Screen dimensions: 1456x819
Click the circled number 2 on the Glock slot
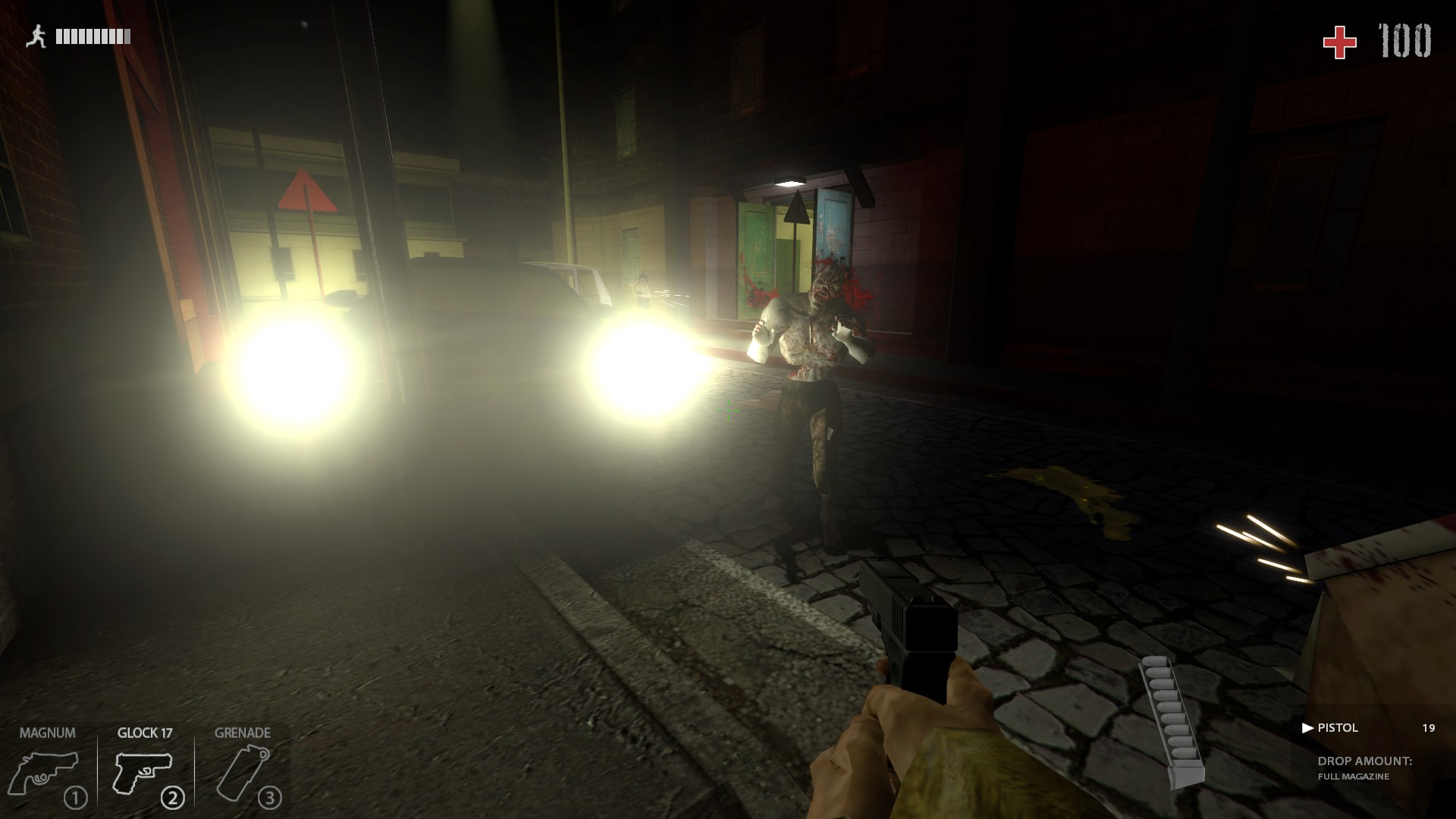click(x=173, y=797)
